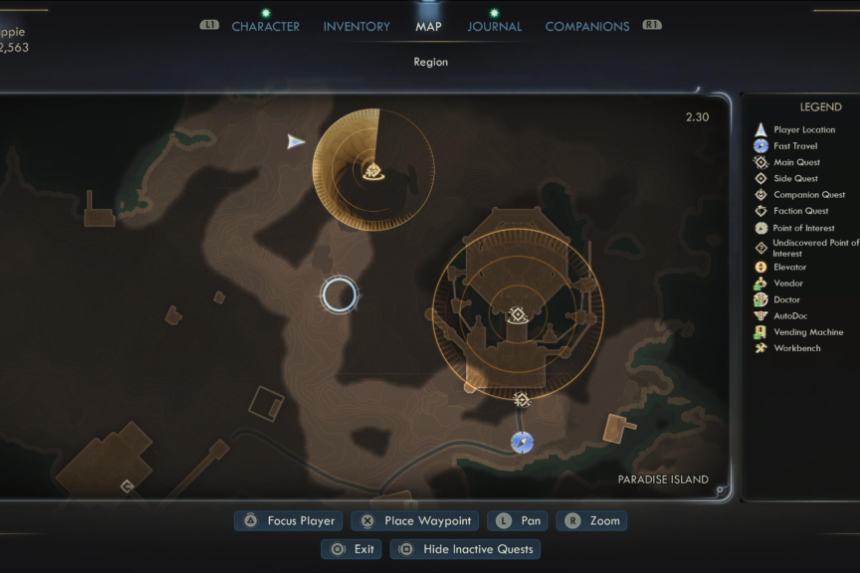The height and width of the screenshot is (573, 860).
Task: Click the Vendor legend entry
Action: [x=788, y=283]
